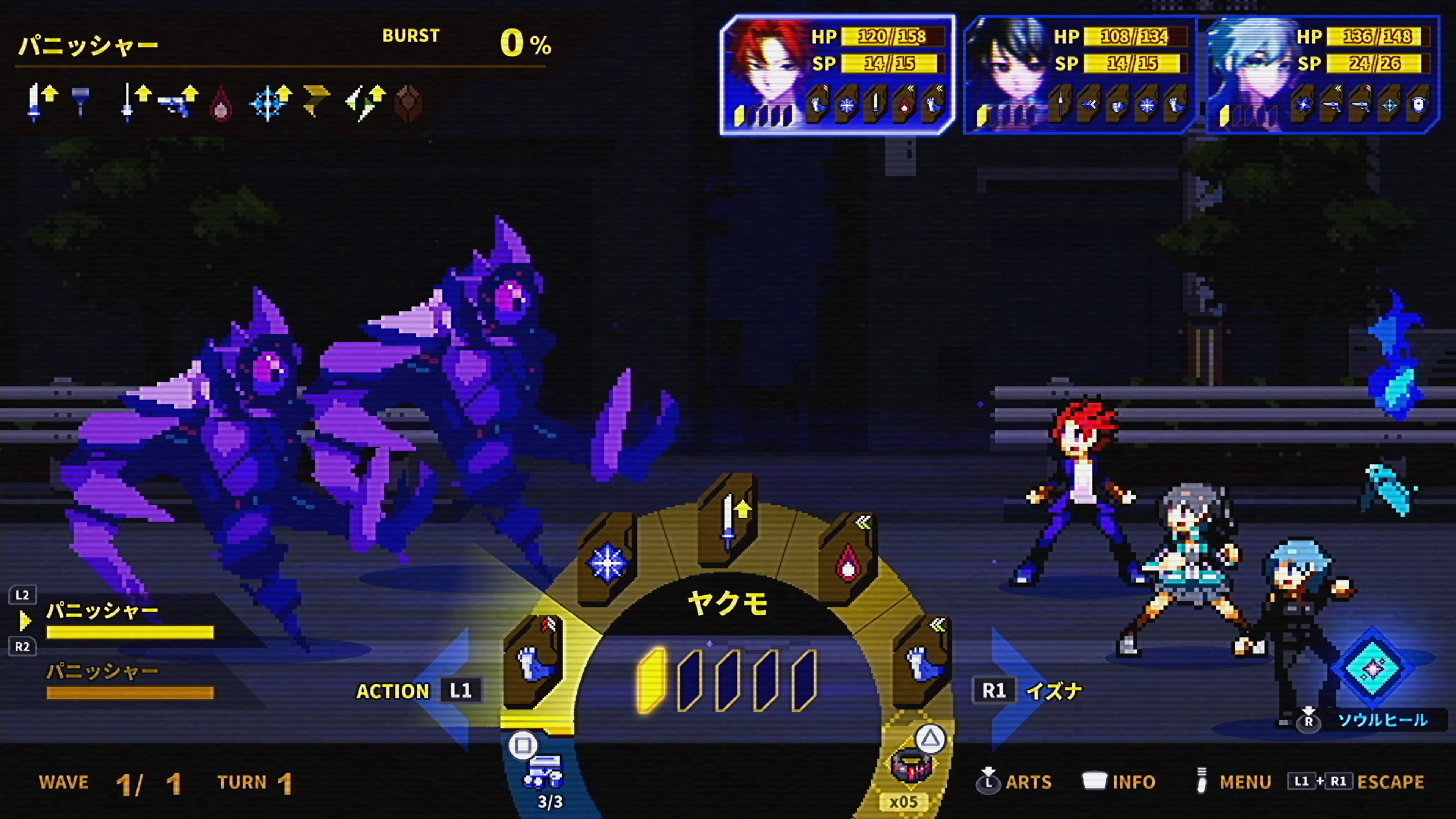Viewport: 1456px width, 819px height.
Task: Switch to the next character イズナ
Action: [x=1026, y=691]
